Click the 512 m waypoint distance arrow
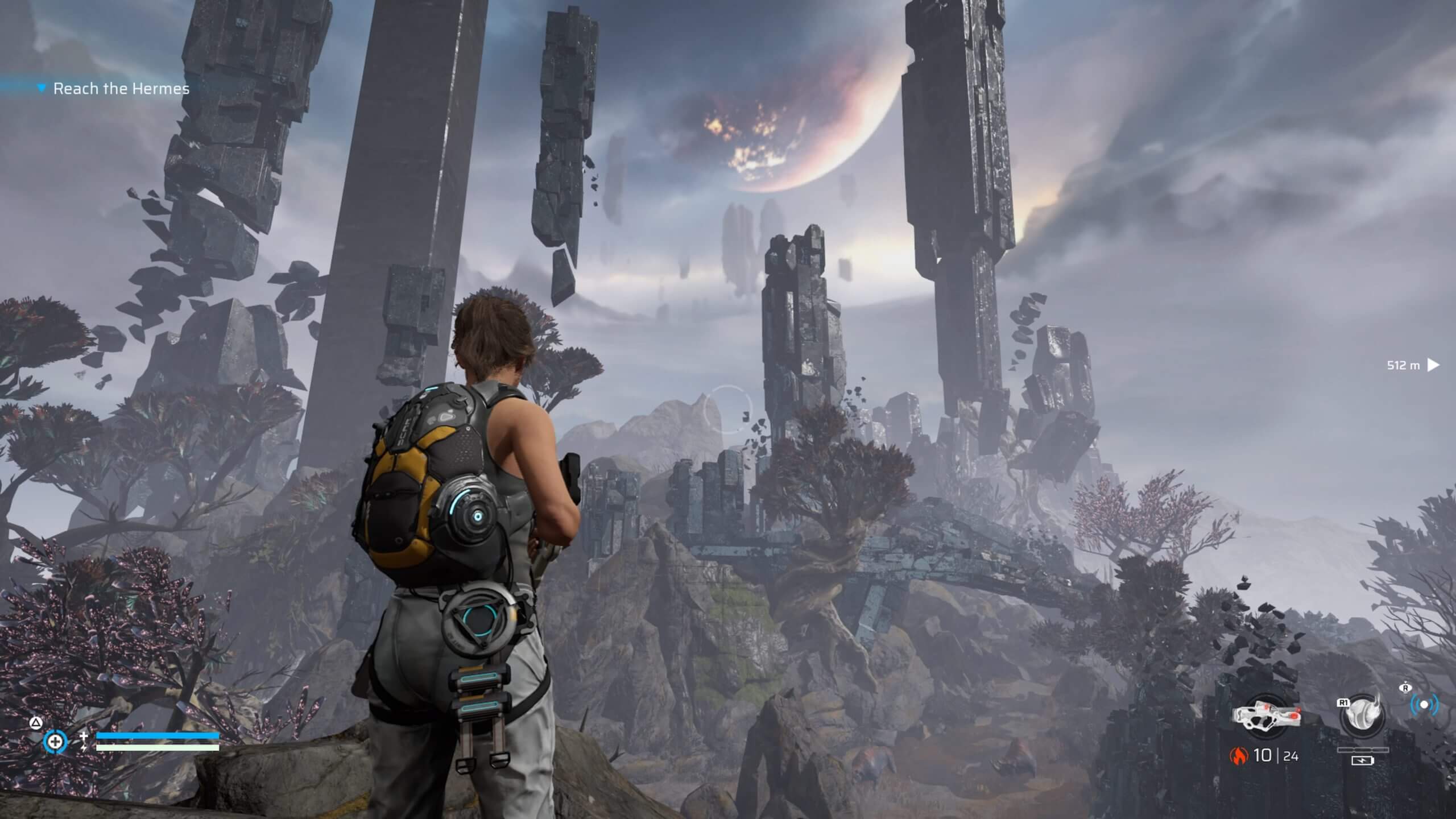The image size is (1456, 819). 1434,365
